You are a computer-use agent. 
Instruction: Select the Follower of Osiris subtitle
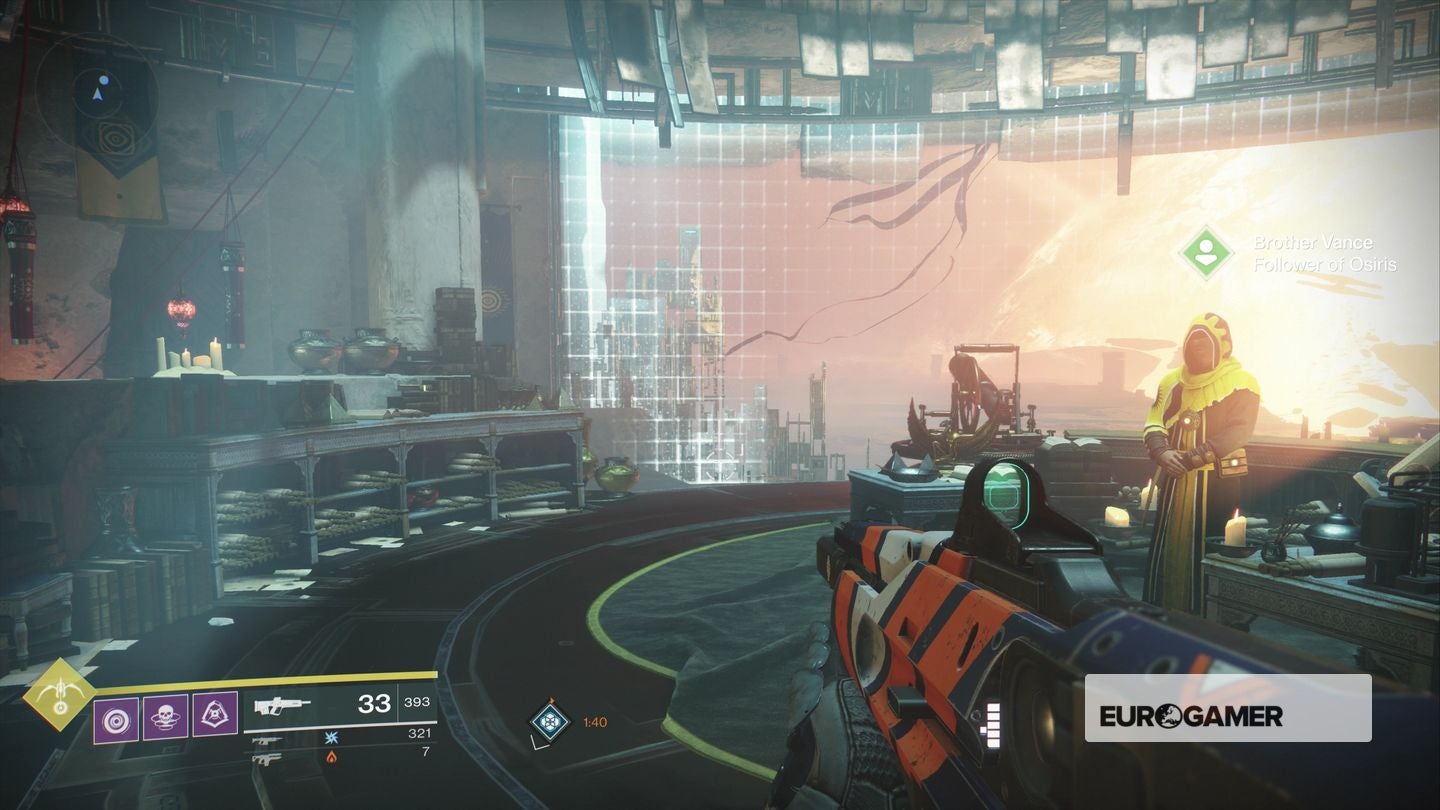(1325, 263)
